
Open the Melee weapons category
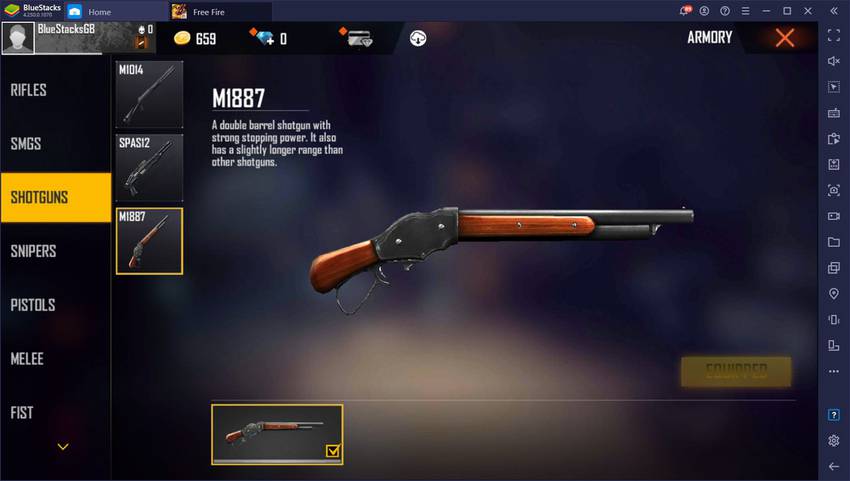[x=27, y=359]
